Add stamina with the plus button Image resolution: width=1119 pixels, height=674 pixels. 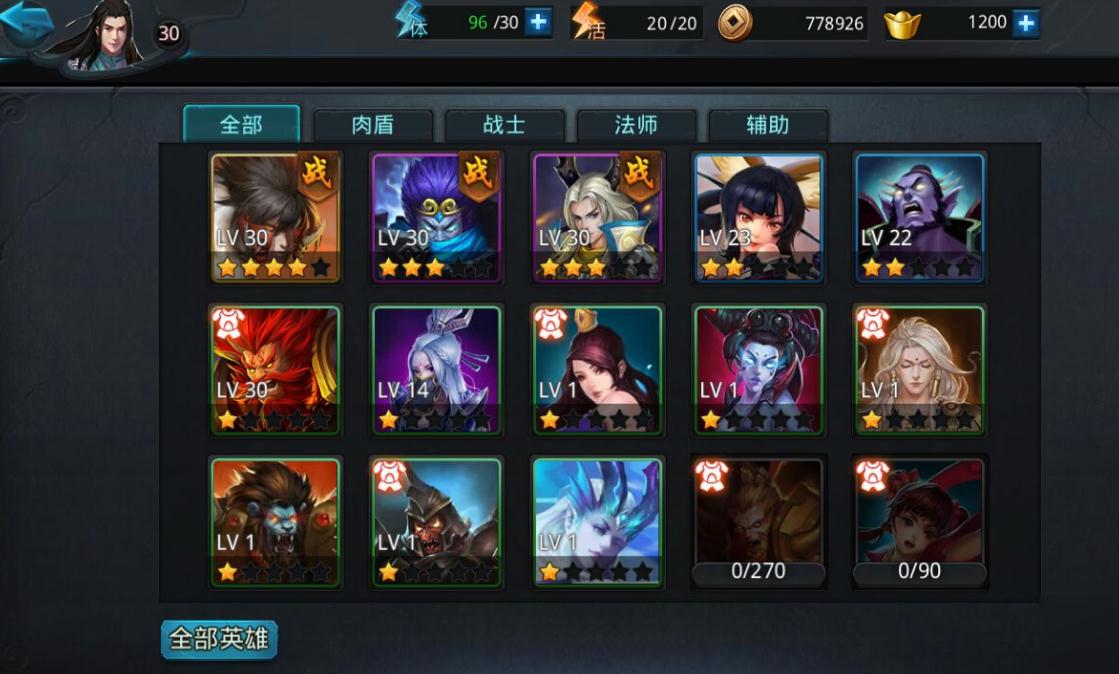pyautogui.click(x=537, y=22)
